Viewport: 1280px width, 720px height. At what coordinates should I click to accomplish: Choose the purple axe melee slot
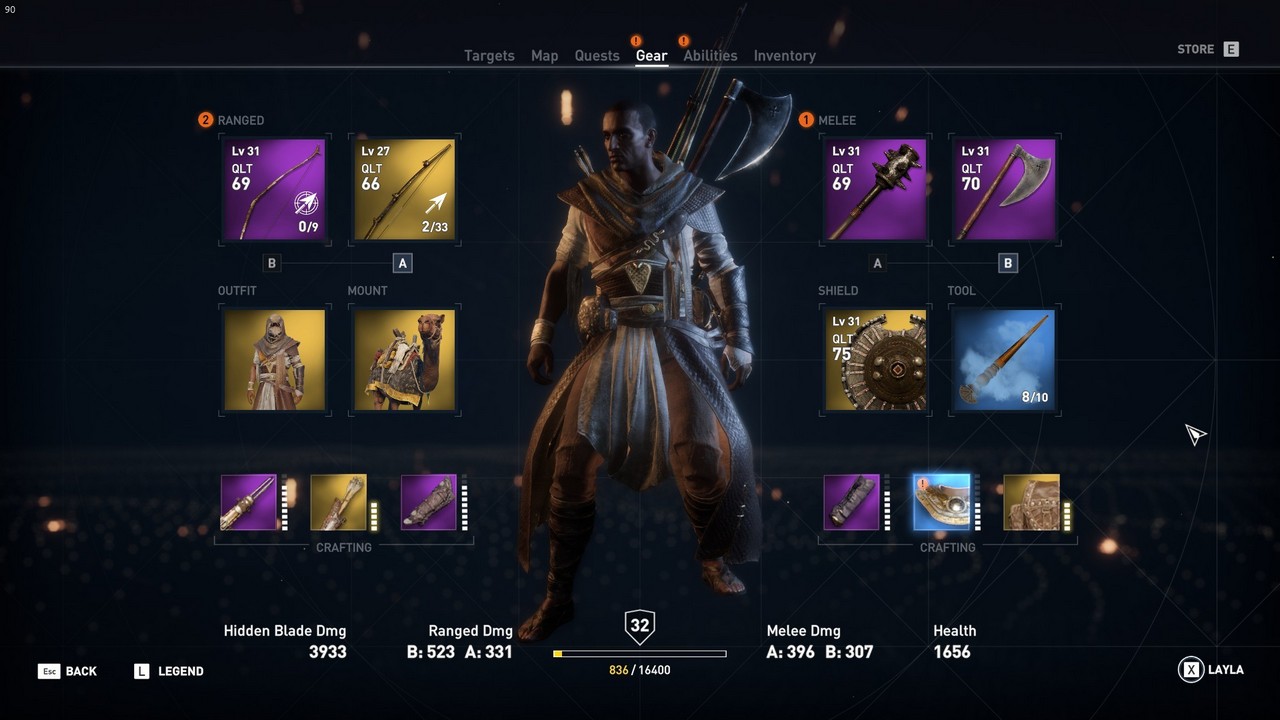click(x=1004, y=190)
